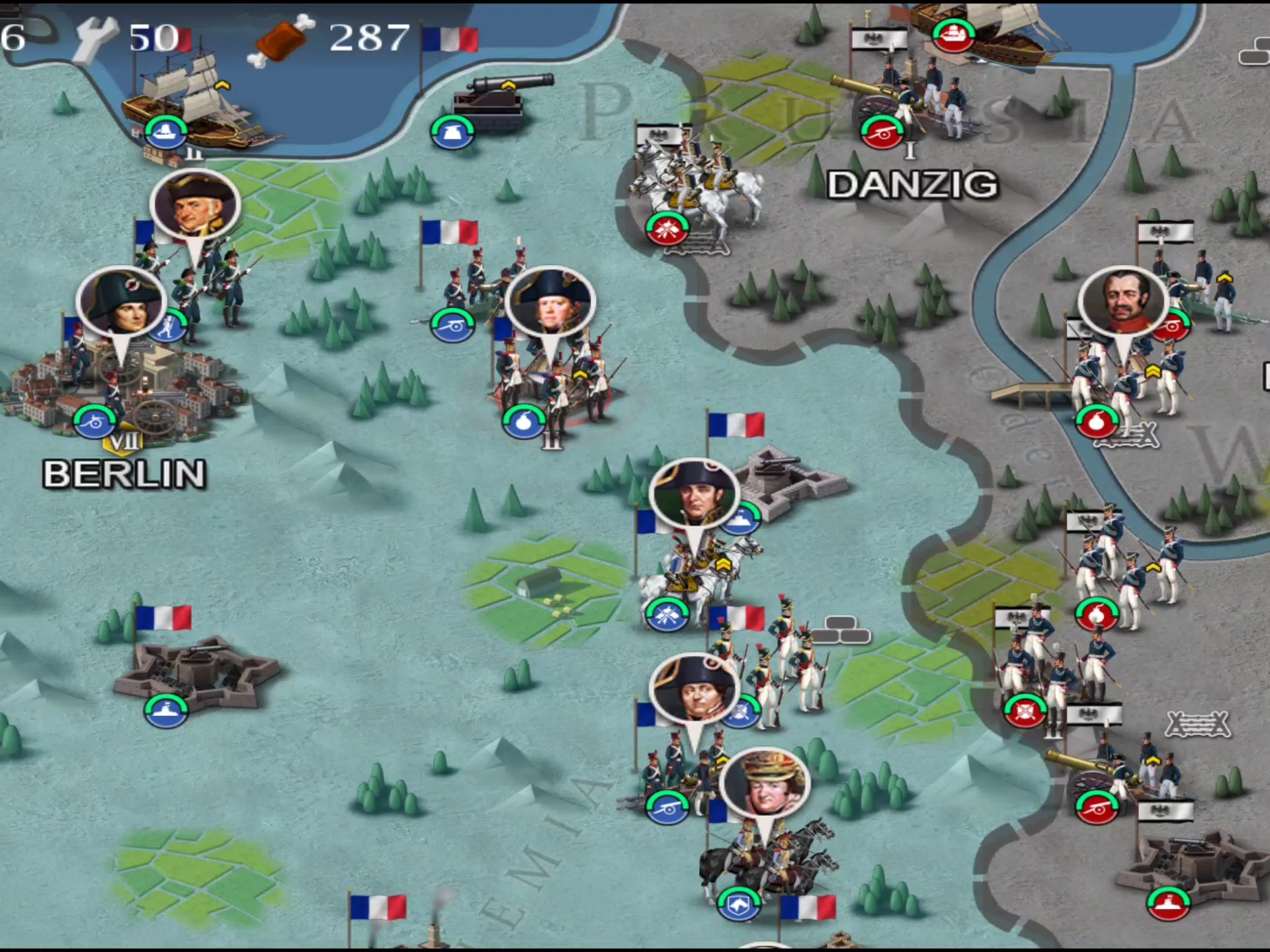Select the Prussian cavalry unit's red badge
The image size is (1270, 952).
[667, 229]
